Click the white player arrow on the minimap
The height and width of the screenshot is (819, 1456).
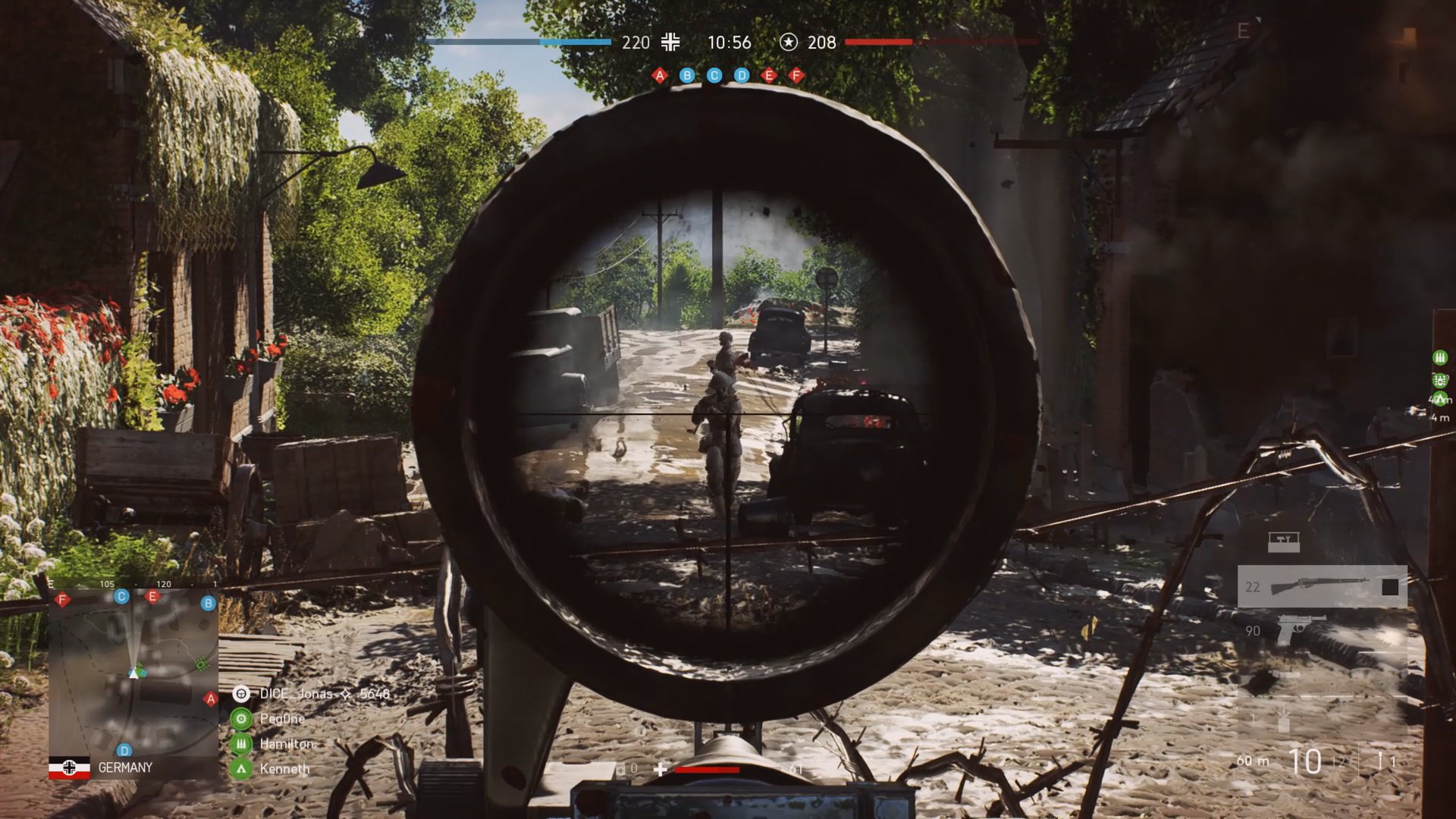(134, 671)
